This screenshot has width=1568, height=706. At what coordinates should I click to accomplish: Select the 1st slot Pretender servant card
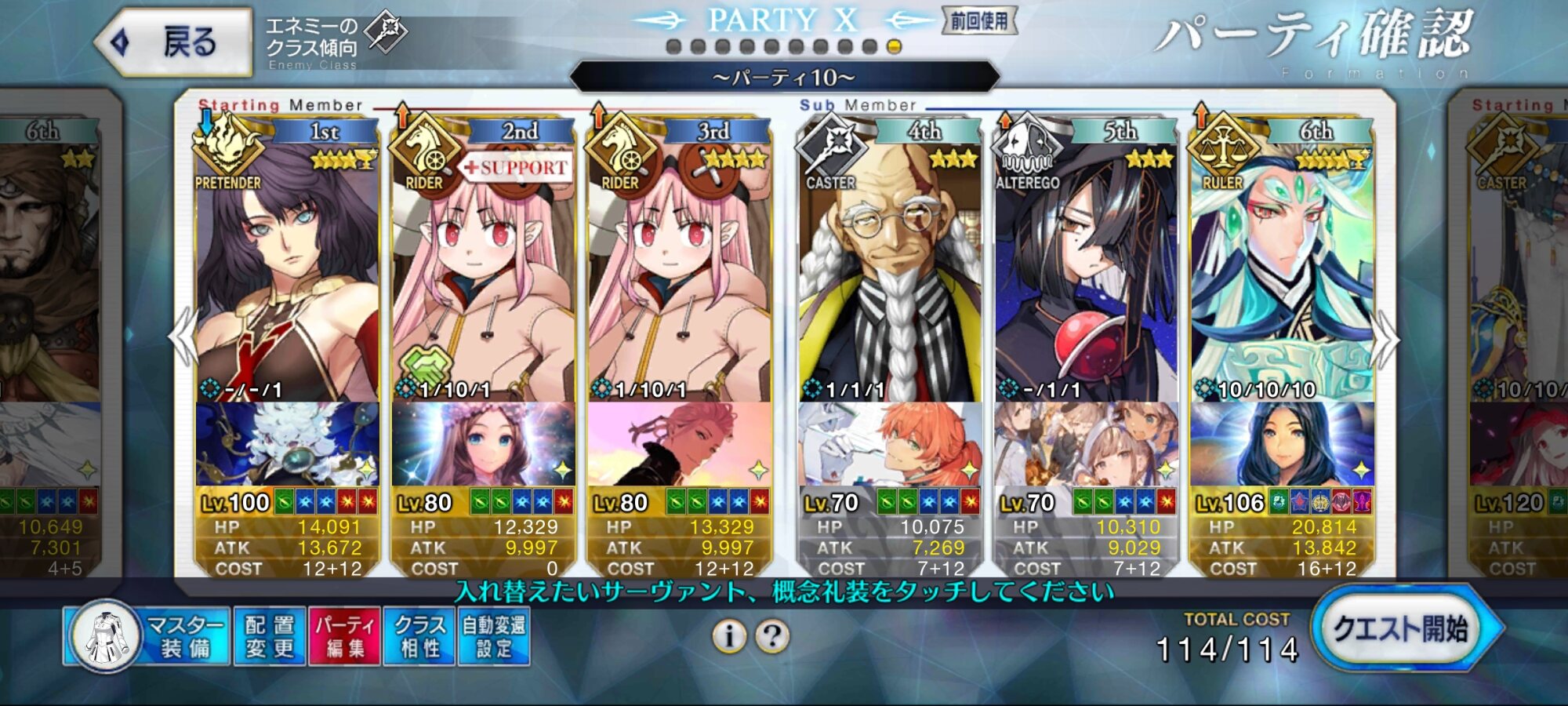coord(286,275)
